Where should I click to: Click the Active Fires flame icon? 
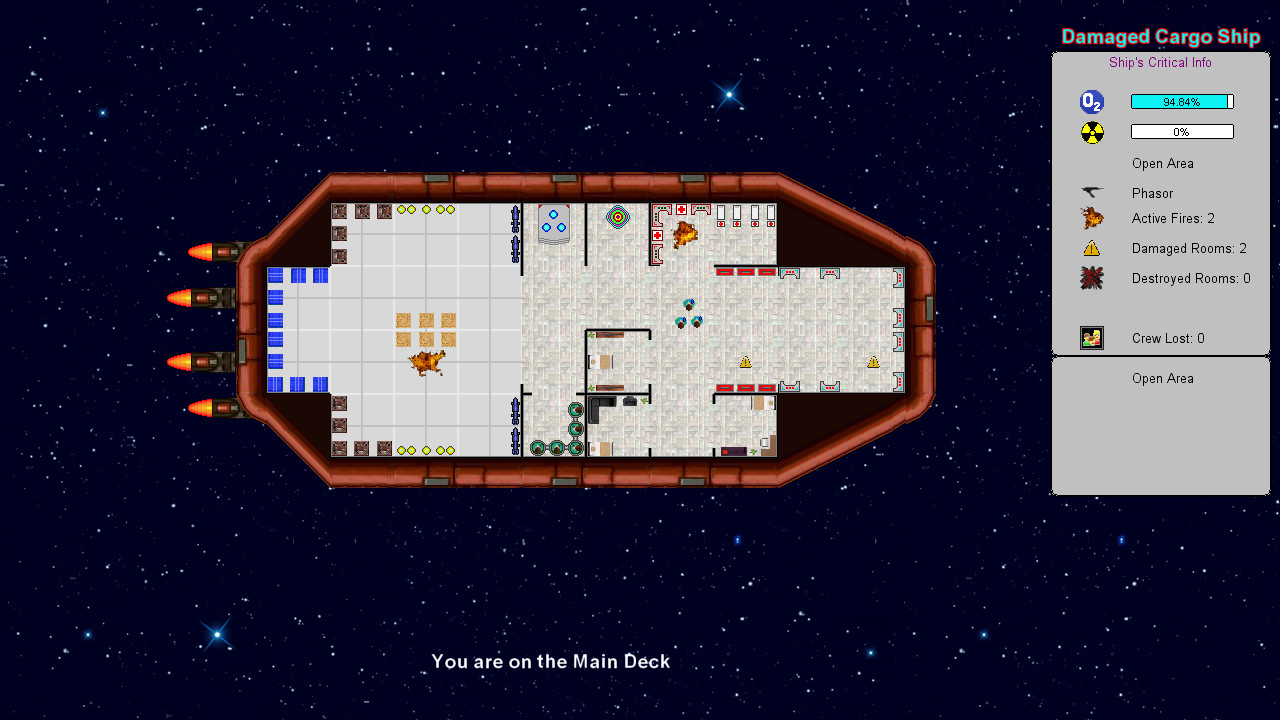1091,218
